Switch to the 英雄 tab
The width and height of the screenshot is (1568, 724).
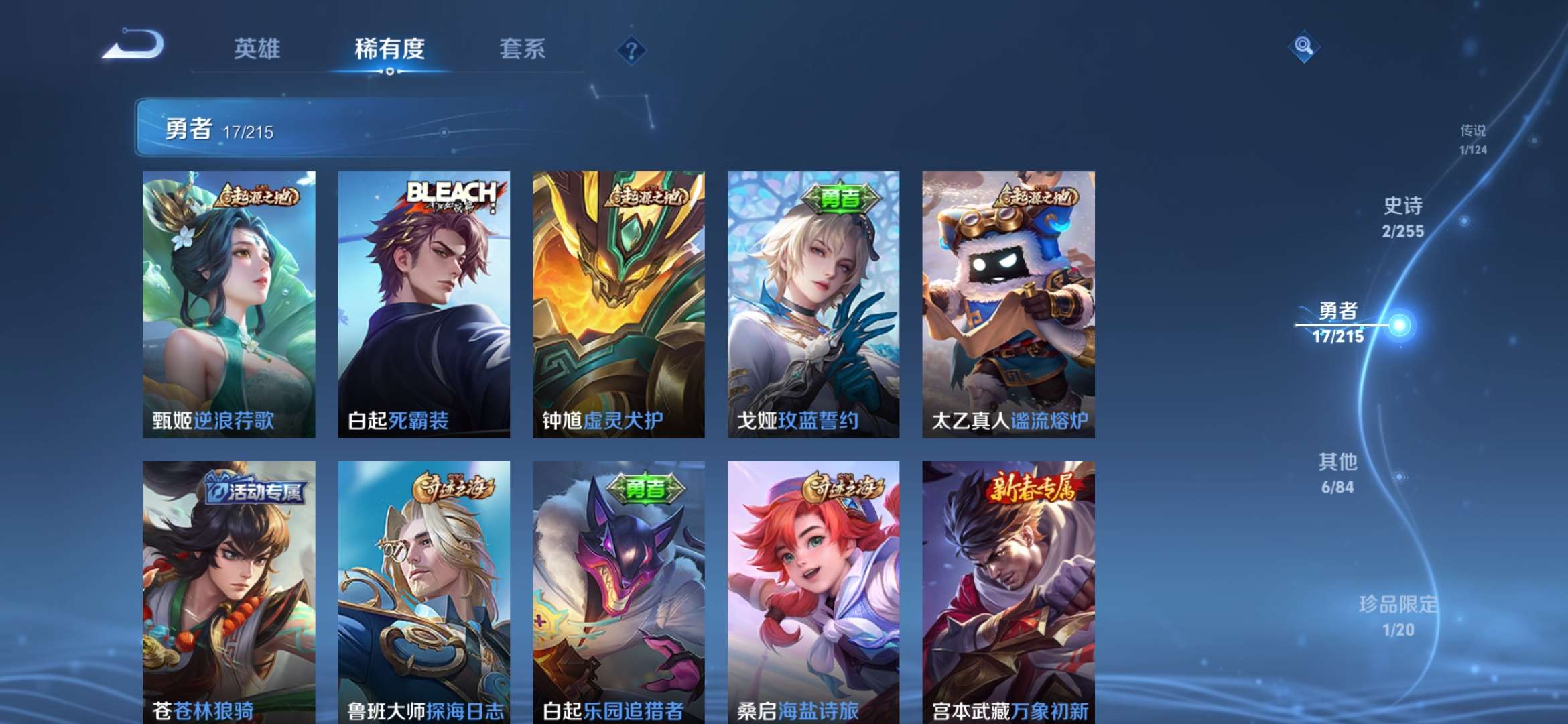tap(257, 48)
